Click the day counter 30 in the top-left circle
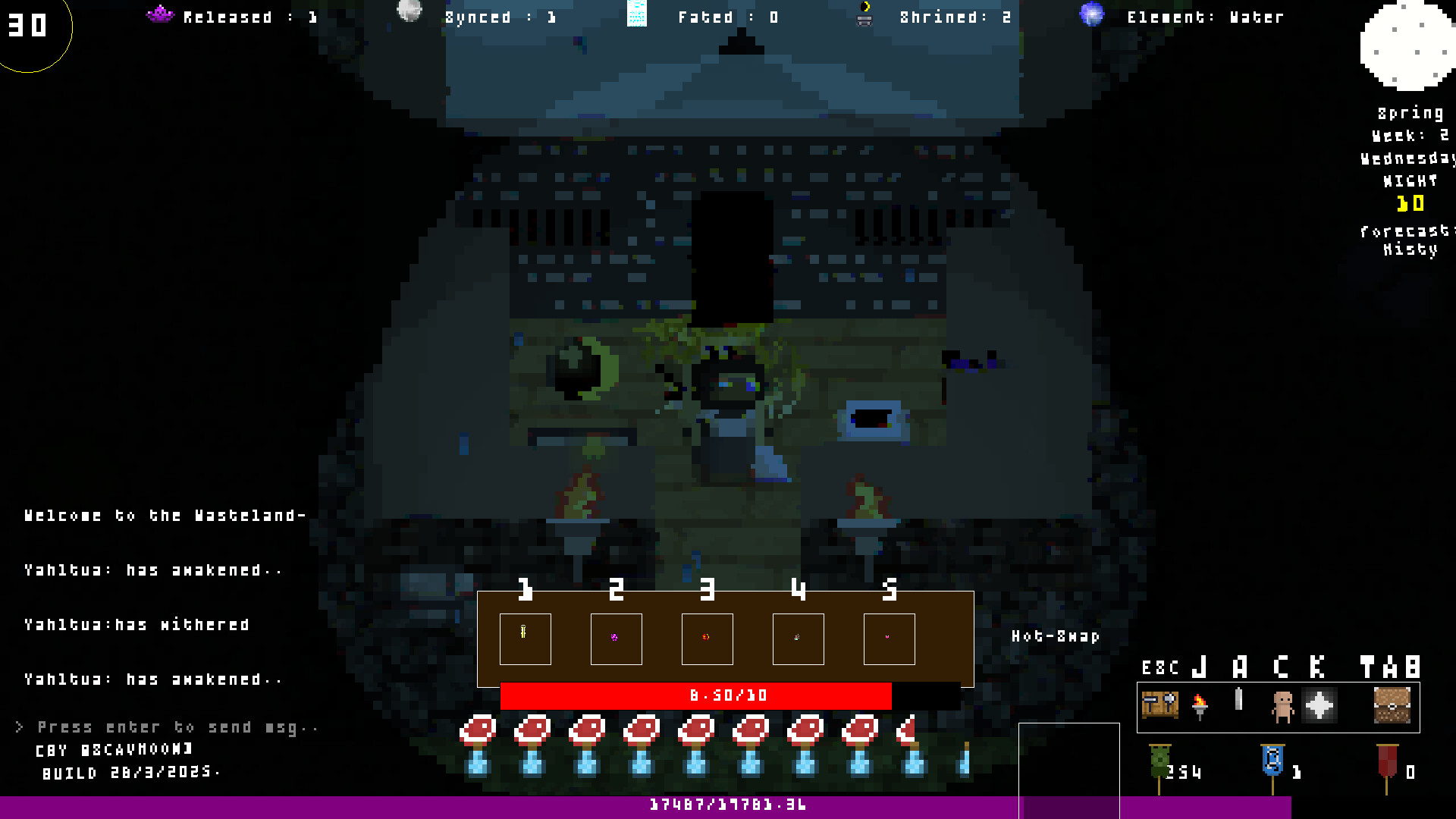Image resolution: width=1456 pixels, height=819 pixels. tap(28, 25)
